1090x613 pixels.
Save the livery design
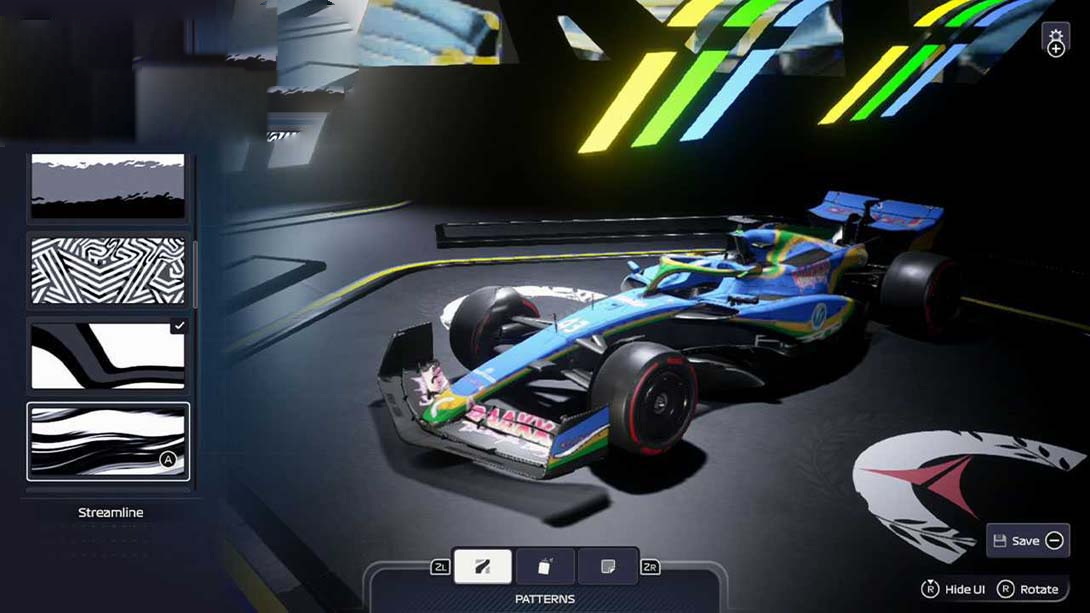click(1027, 541)
